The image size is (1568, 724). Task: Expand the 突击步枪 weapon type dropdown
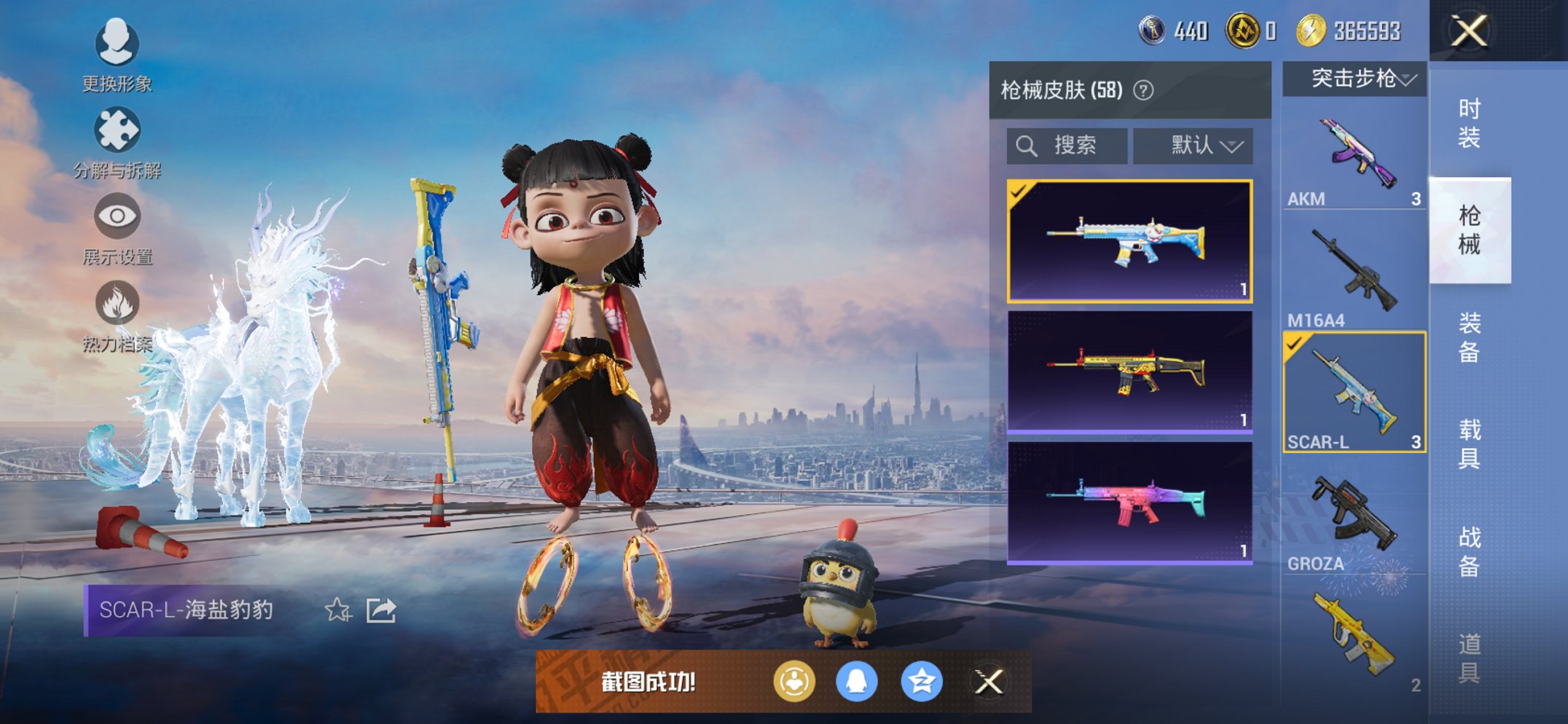click(1355, 79)
